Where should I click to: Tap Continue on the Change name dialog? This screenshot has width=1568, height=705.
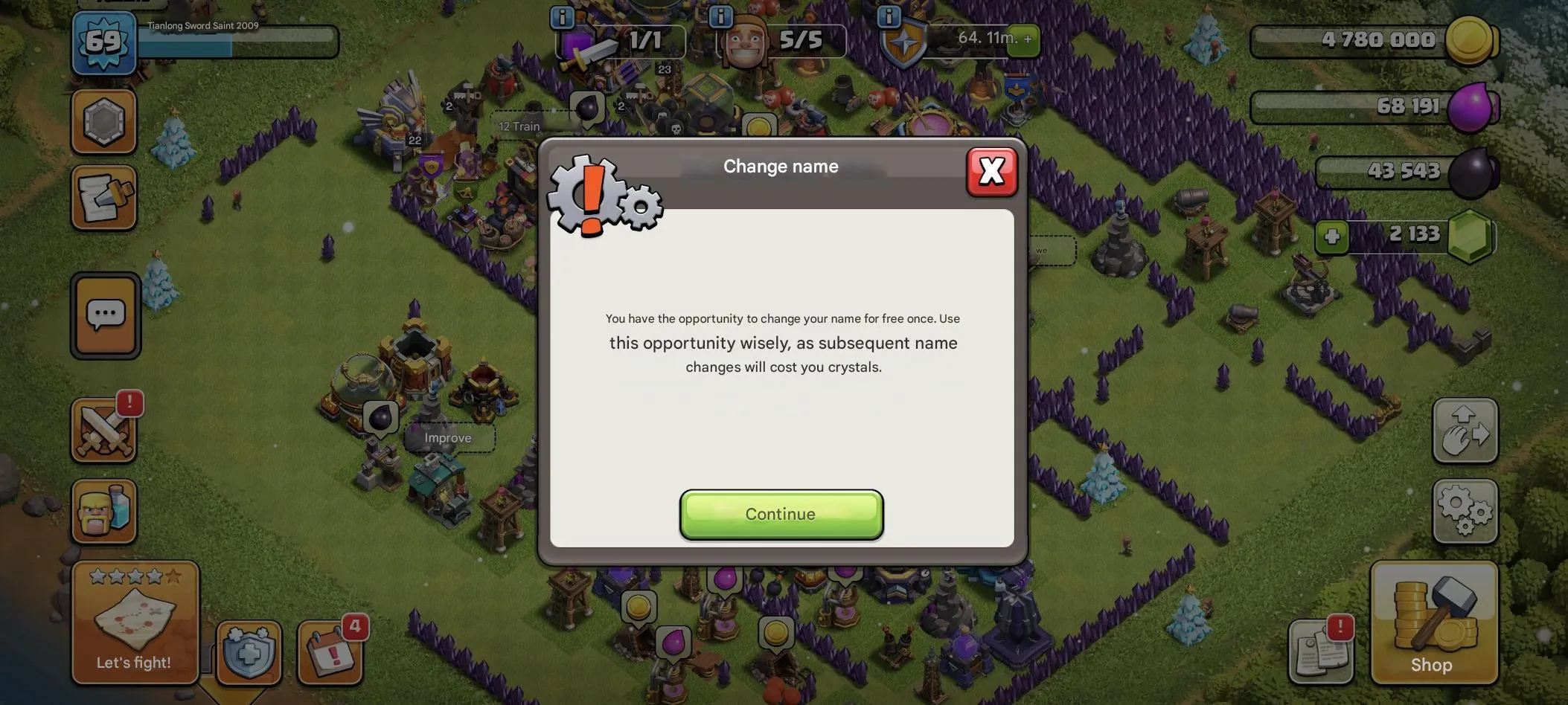pos(780,514)
